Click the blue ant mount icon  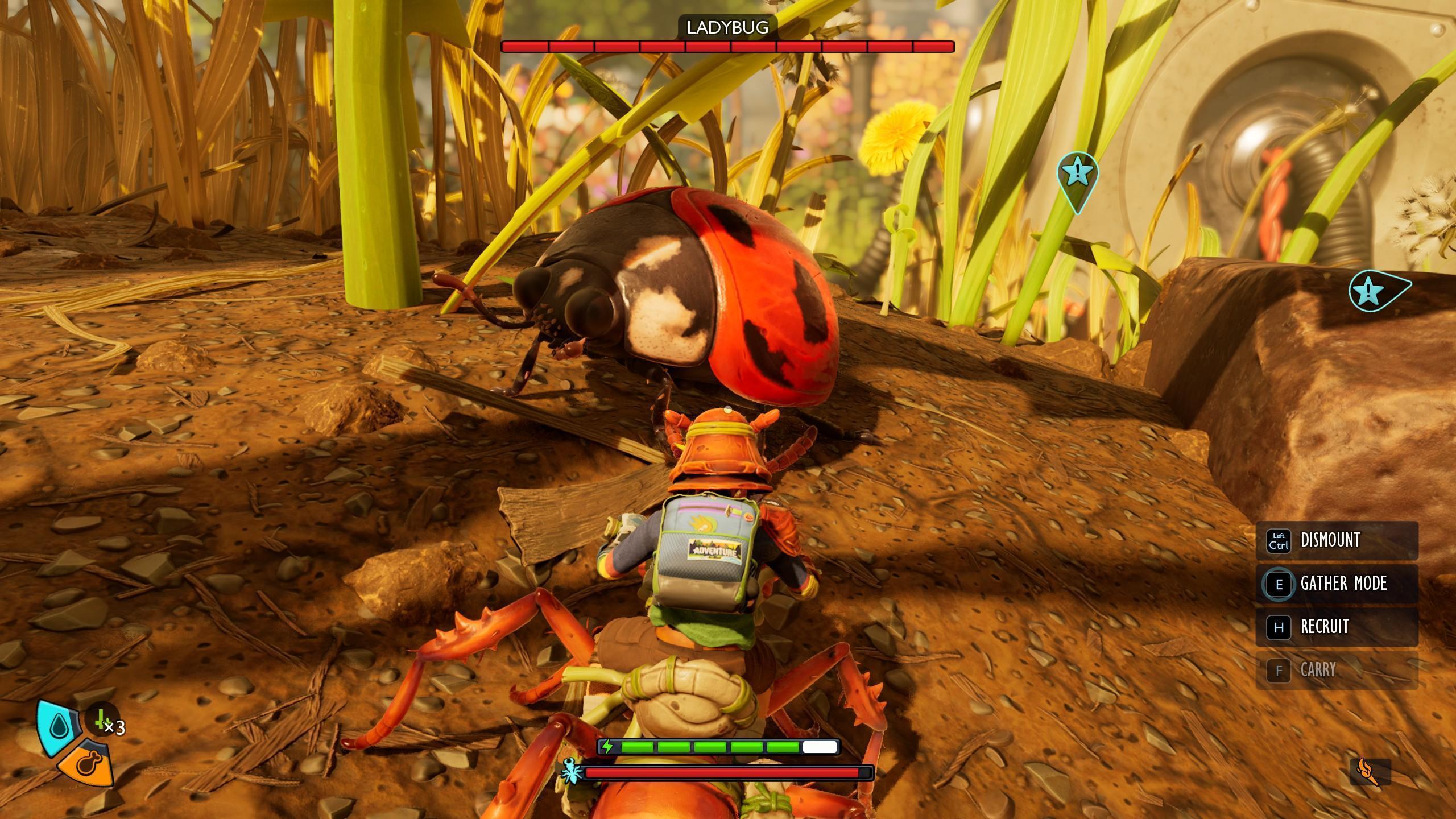[572, 772]
